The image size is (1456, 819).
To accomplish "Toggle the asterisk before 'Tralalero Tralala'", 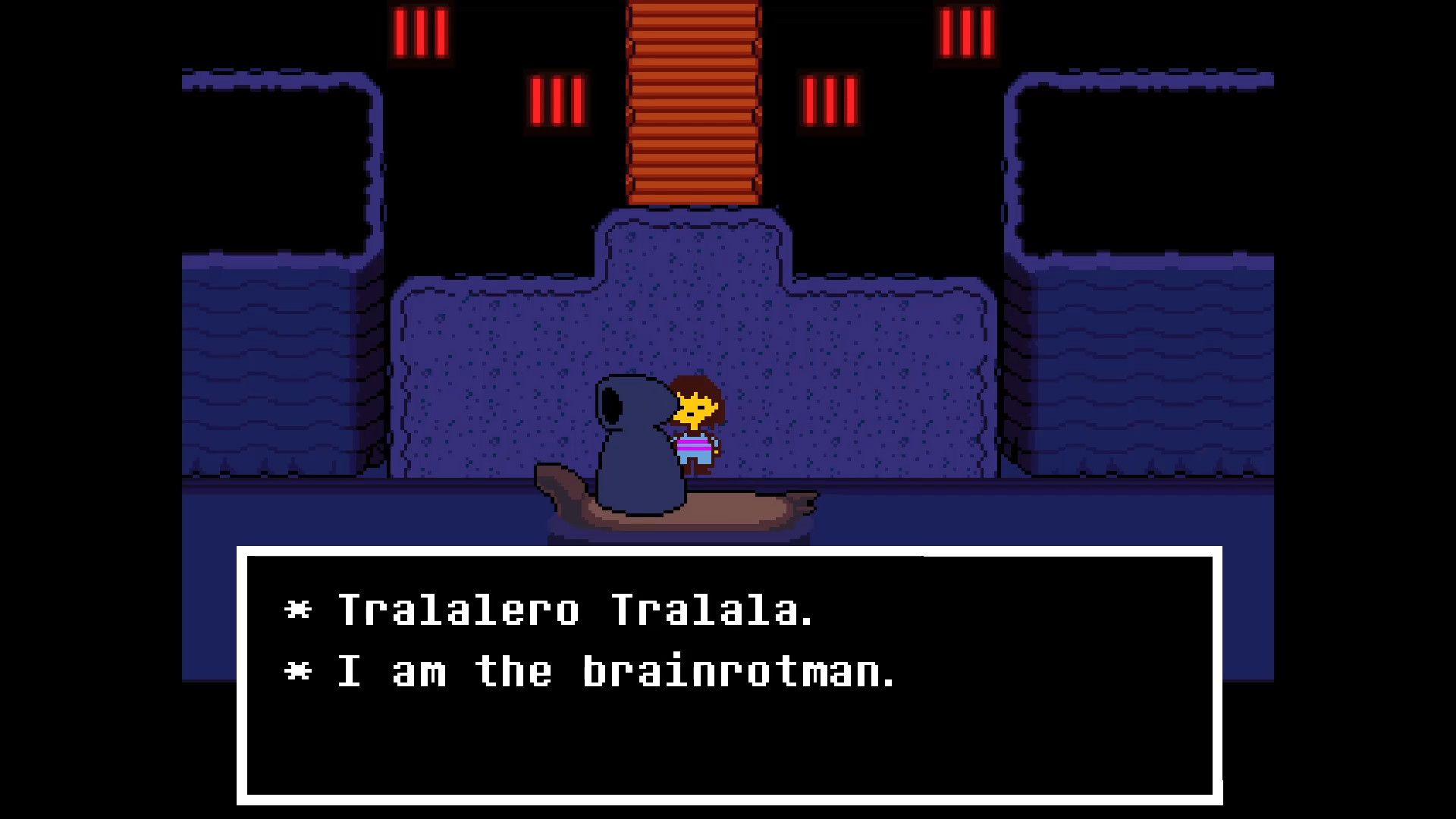I will click(297, 610).
